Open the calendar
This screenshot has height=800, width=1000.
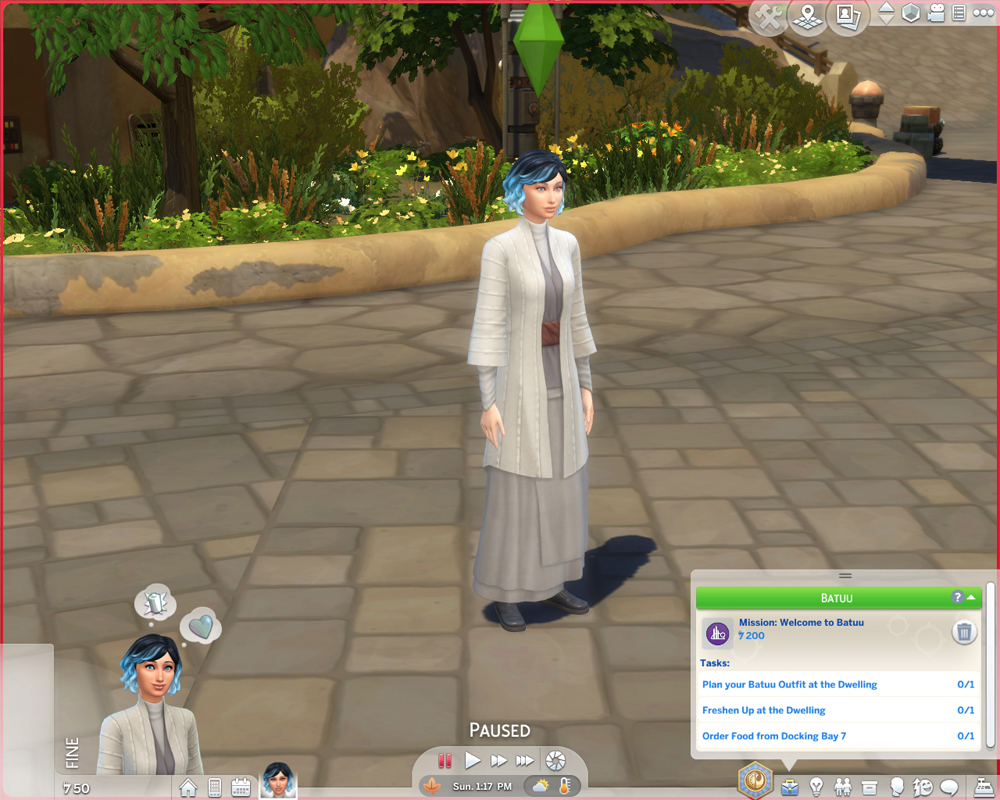pyautogui.click(x=241, y=787)
